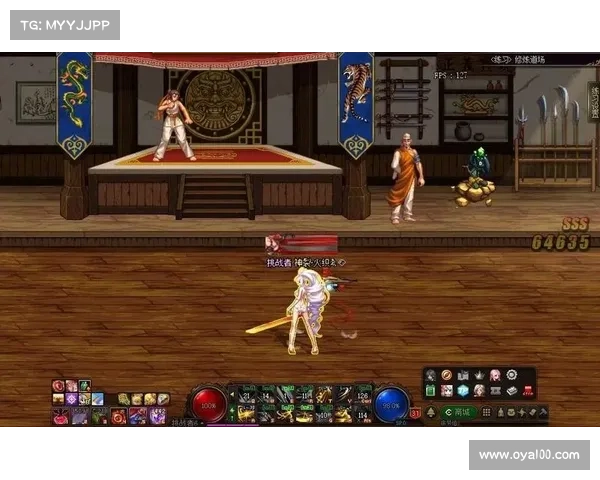Click the red level 31 badge
Viewport: 600px width, 480px height.
416,411
